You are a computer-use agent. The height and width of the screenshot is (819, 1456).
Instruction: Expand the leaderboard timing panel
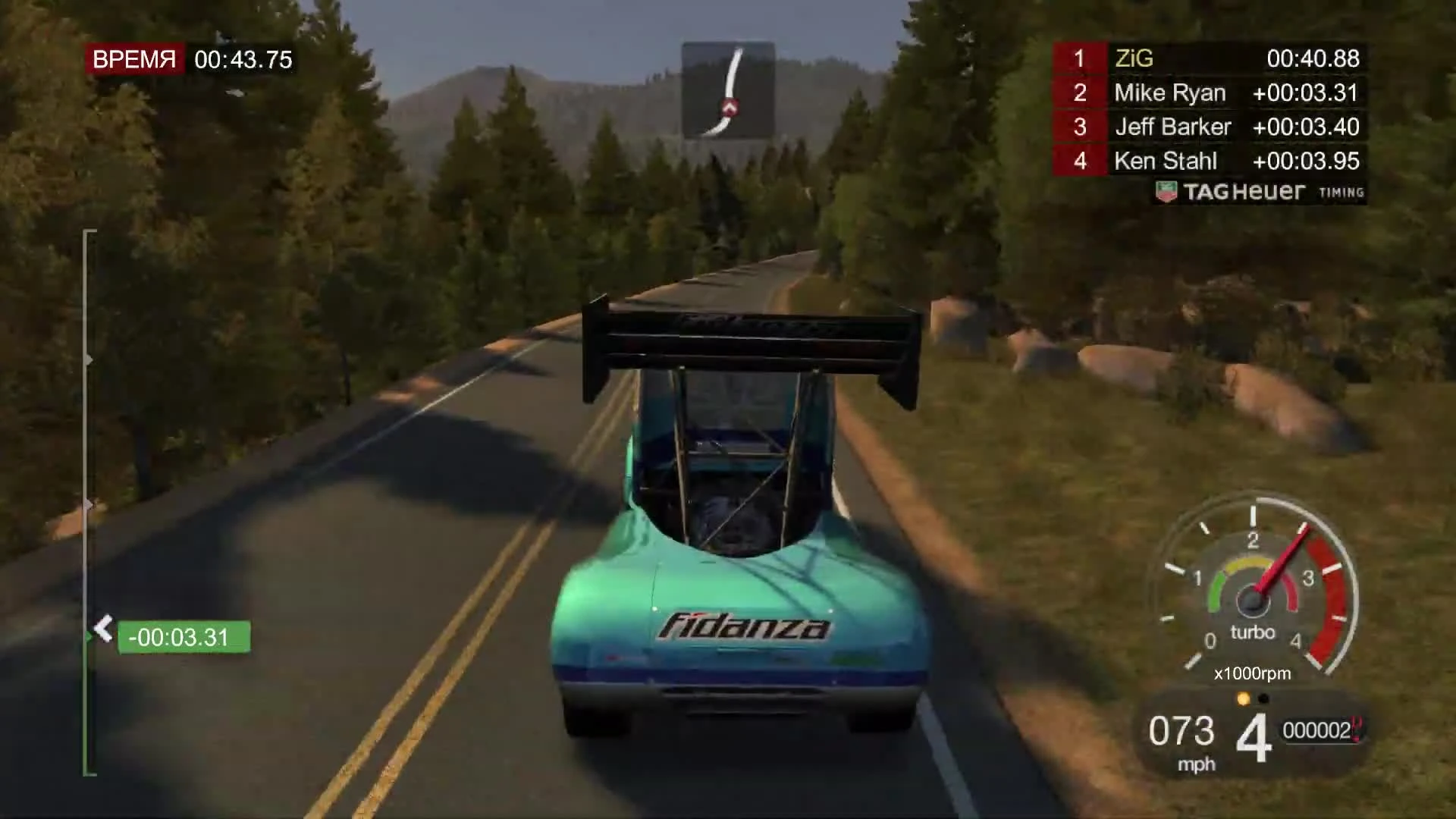tap(1213, 110)
